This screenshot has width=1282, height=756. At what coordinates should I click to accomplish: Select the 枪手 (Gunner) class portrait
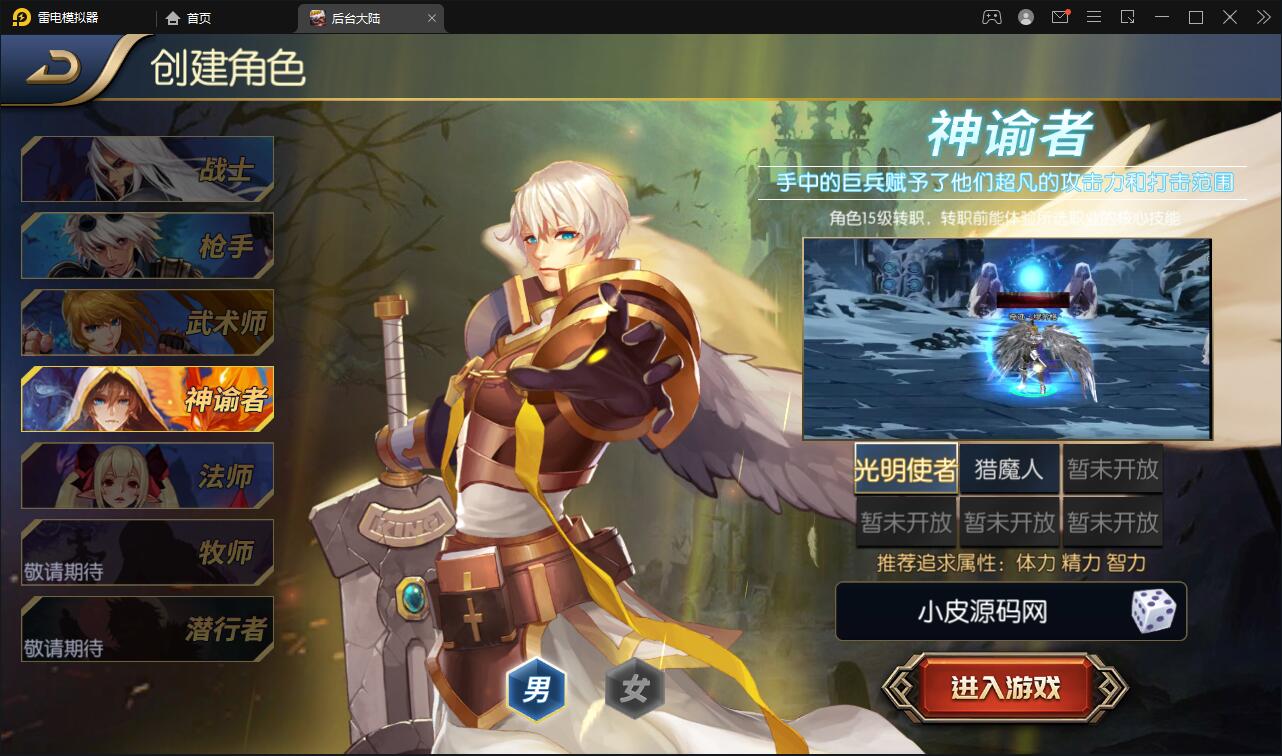point(146,245)
